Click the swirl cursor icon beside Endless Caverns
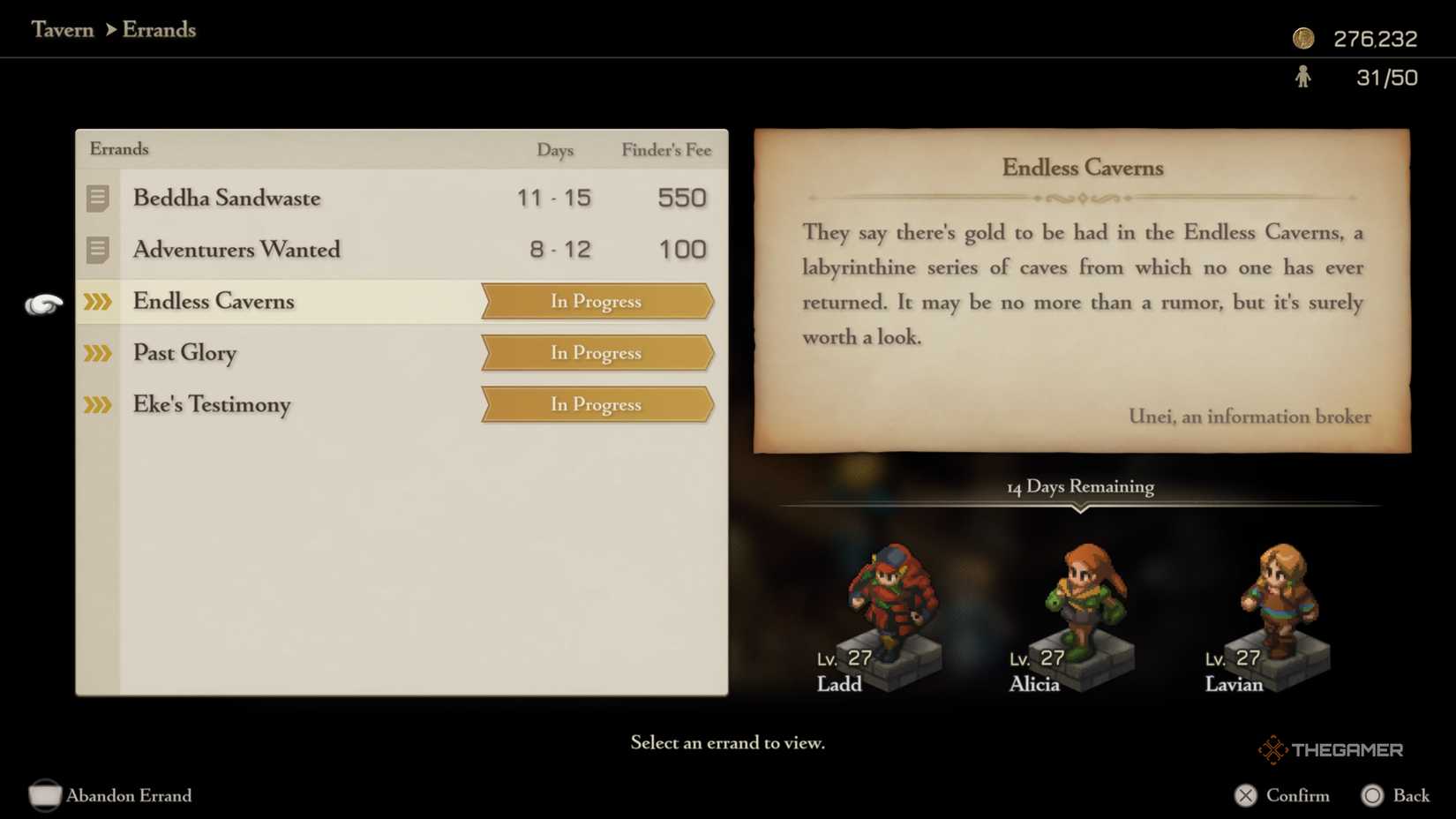1456x819 pixels. (x=42, y=303)
